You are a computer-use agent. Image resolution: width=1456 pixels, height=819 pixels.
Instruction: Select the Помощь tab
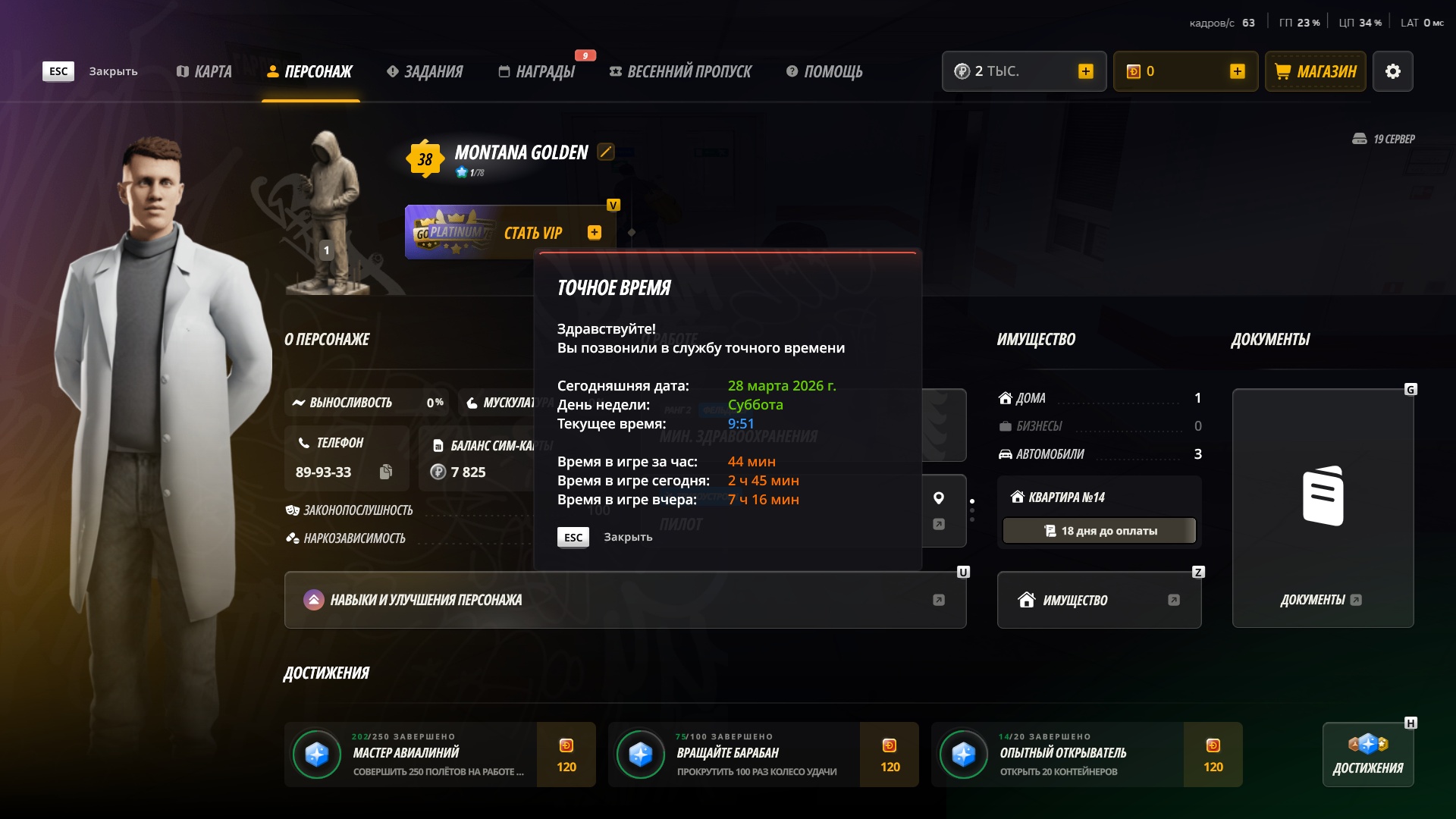click(x=824, y=71)
